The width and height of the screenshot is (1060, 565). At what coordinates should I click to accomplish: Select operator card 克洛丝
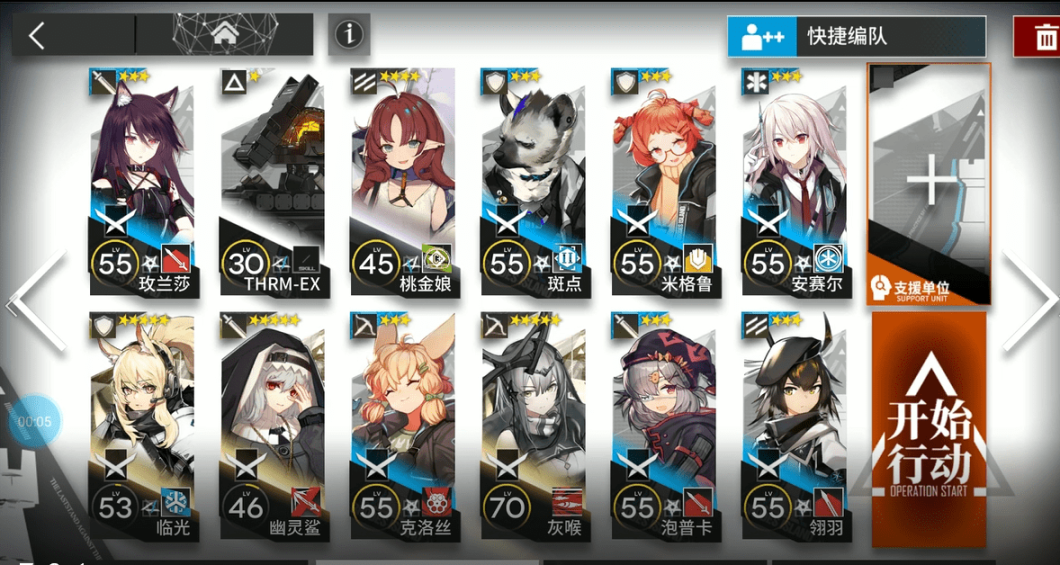402,426
